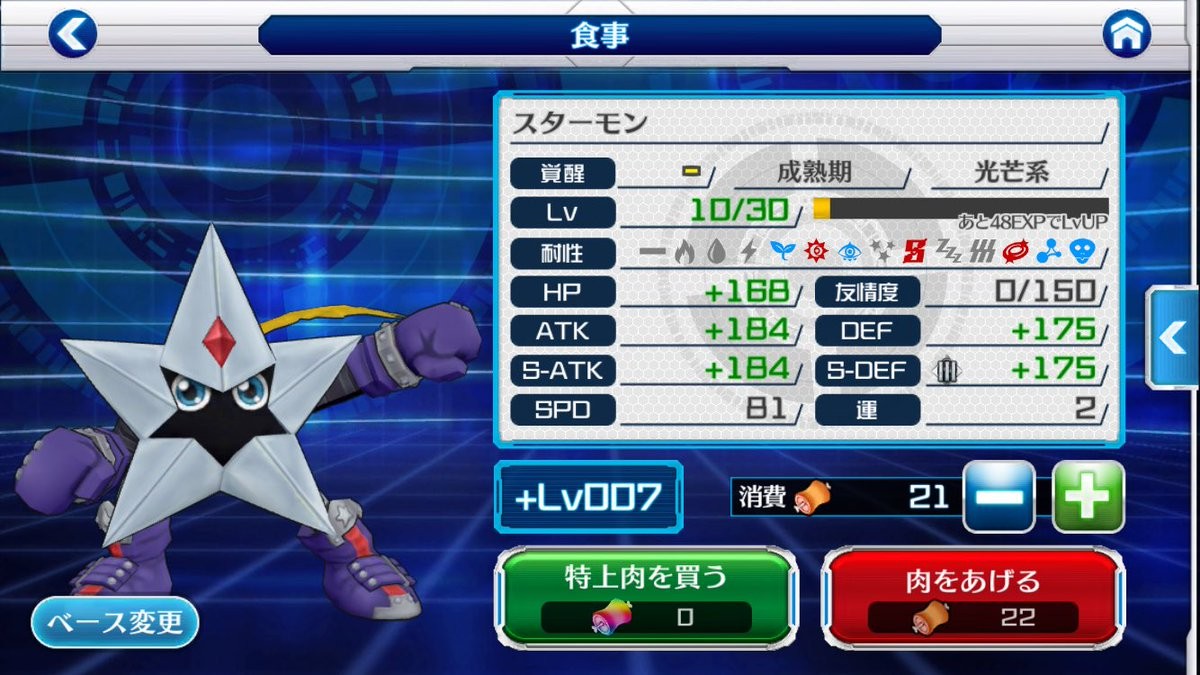
Task: Increase meat consumption with plus button
Action: 1088,497
